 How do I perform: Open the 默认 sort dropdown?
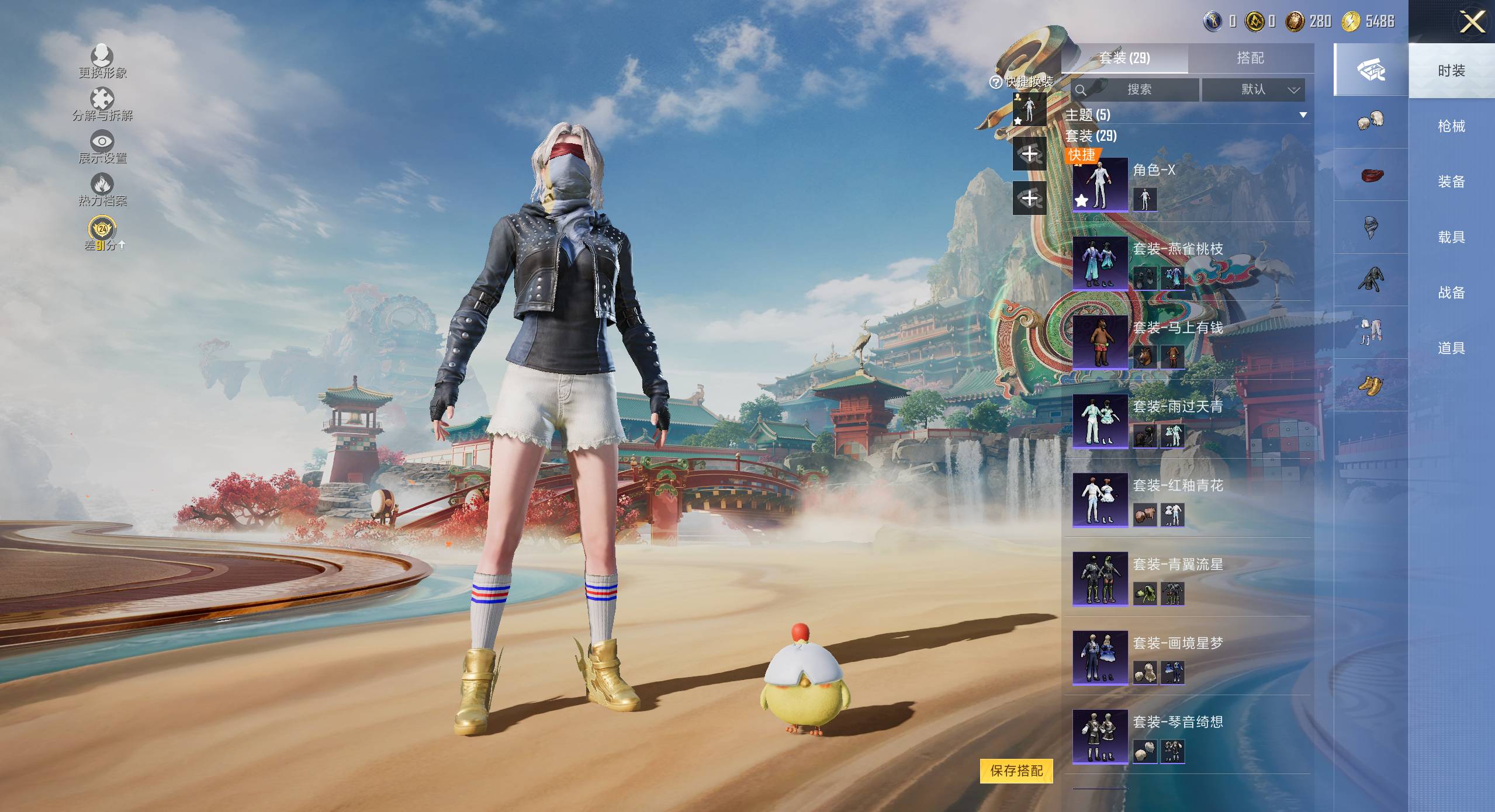[1252, 90]
